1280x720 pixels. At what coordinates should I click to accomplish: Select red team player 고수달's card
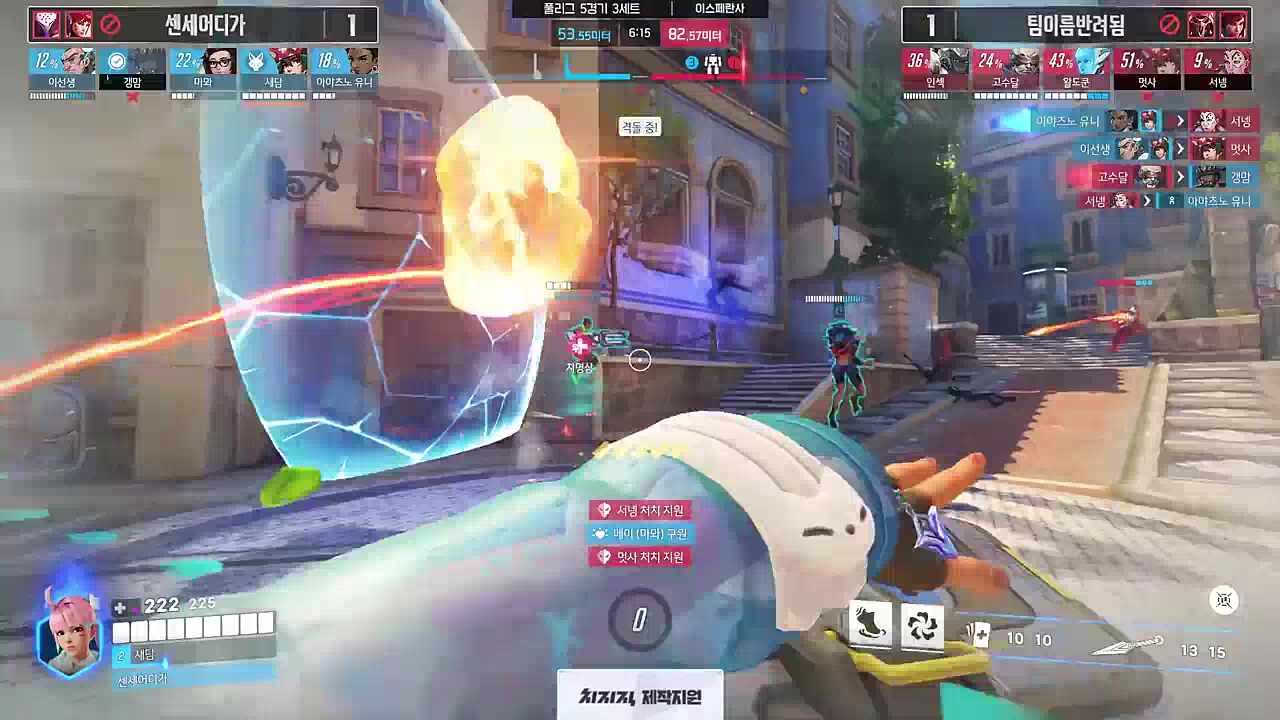(x=1006, y=70)
